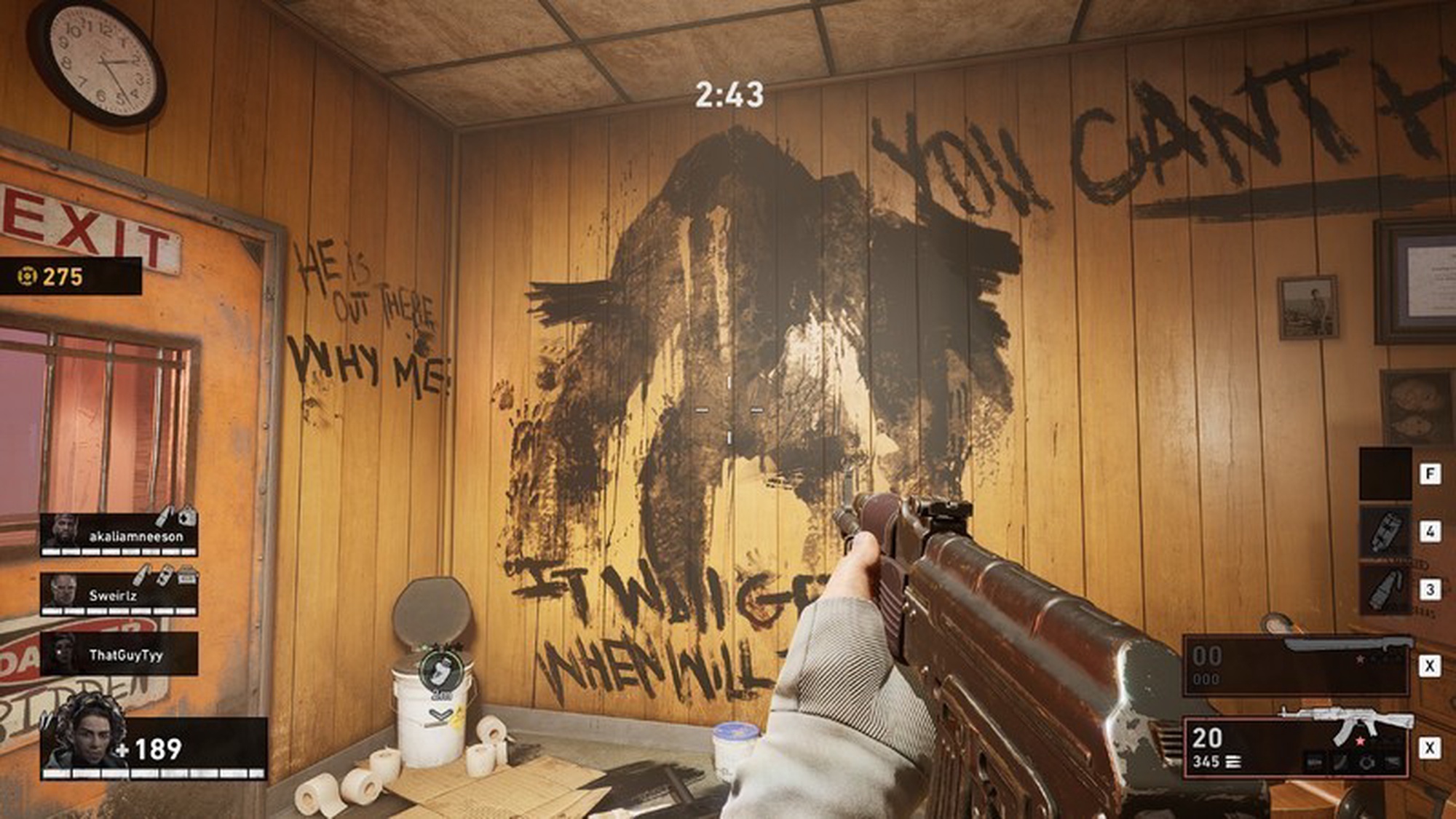
Task: Choose the bottle item in slot 3
Action: tap(1384, 589)
